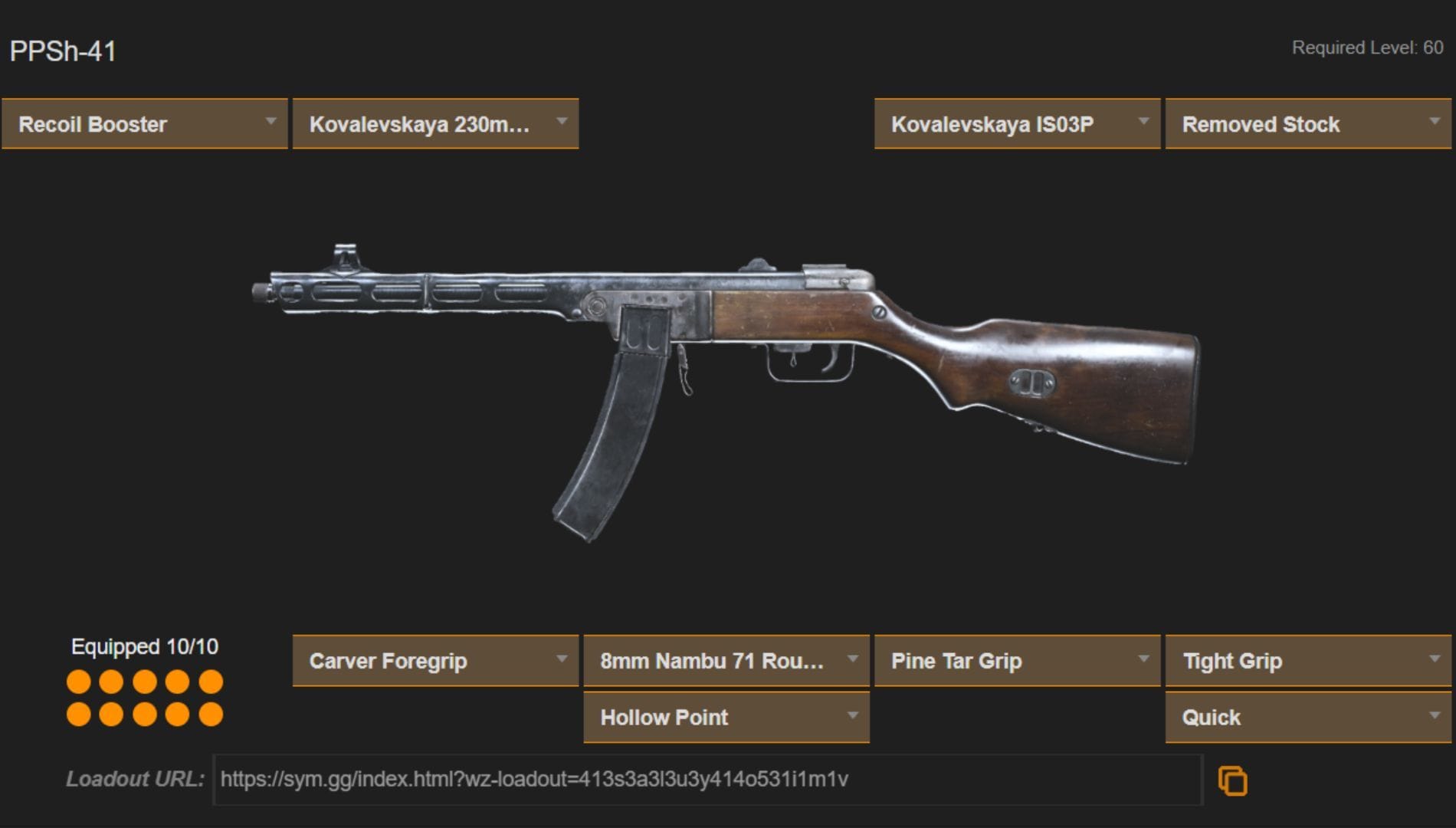Open the Kovalevskaya 230mm barrel dropdown

(434, 123)
